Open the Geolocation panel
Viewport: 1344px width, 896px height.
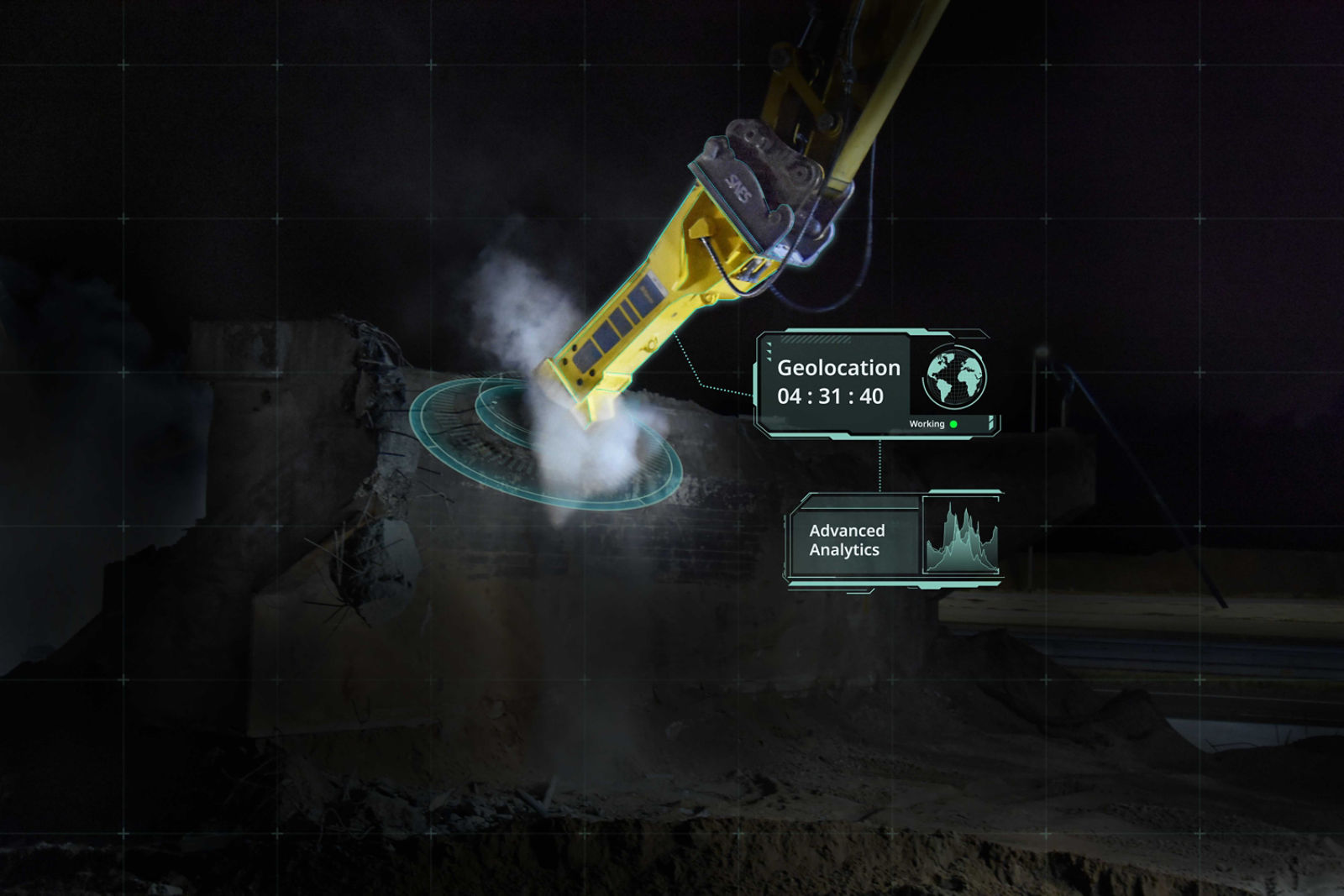837,382
